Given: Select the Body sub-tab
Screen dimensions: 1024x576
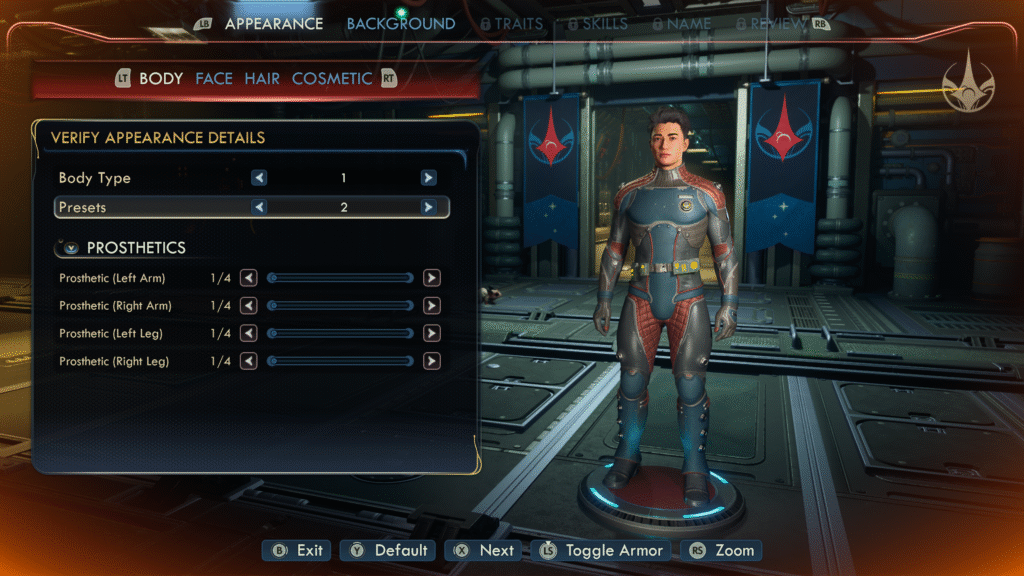Looking at the screenshot, I should 160,78.
